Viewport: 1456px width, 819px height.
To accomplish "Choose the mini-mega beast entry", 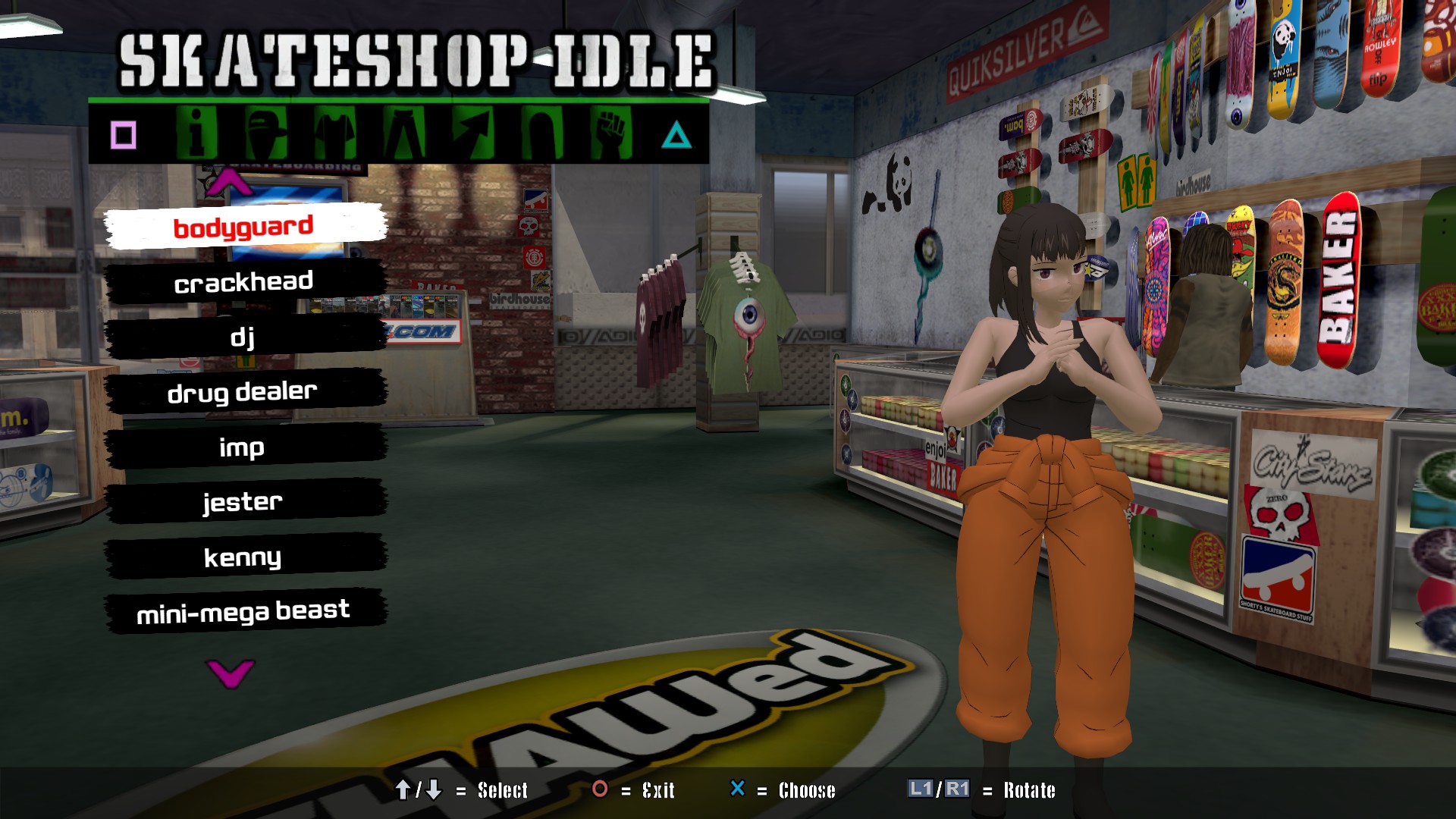I will coord(244,611).
